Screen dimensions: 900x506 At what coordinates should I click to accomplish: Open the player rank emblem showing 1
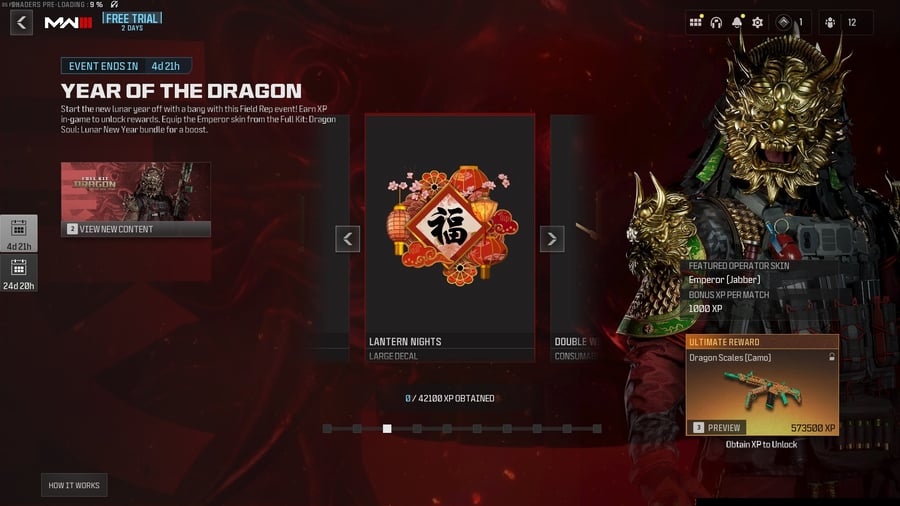pos(789,22)
